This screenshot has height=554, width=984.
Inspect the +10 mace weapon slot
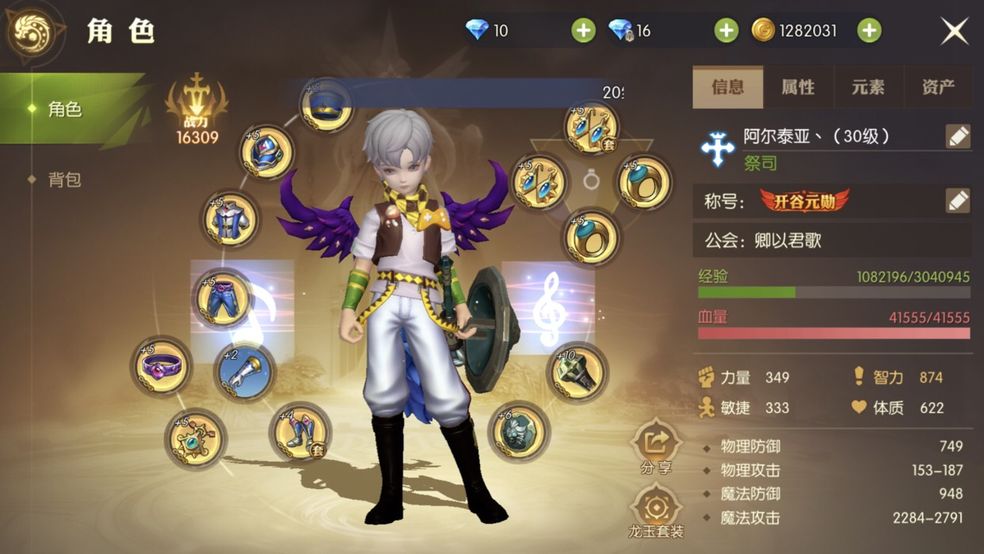(x=578, y=372)
